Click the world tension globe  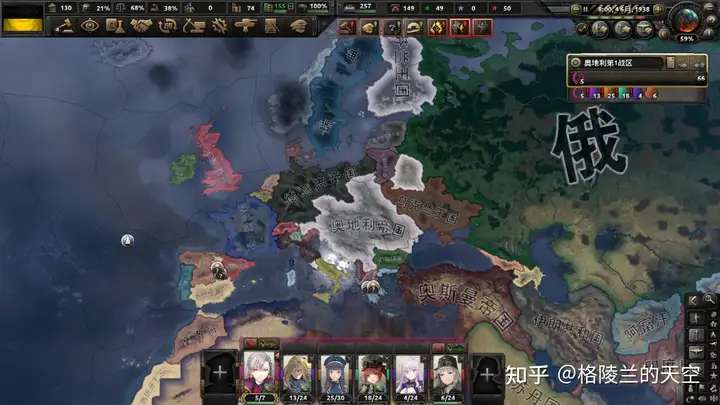coord(688,18)
